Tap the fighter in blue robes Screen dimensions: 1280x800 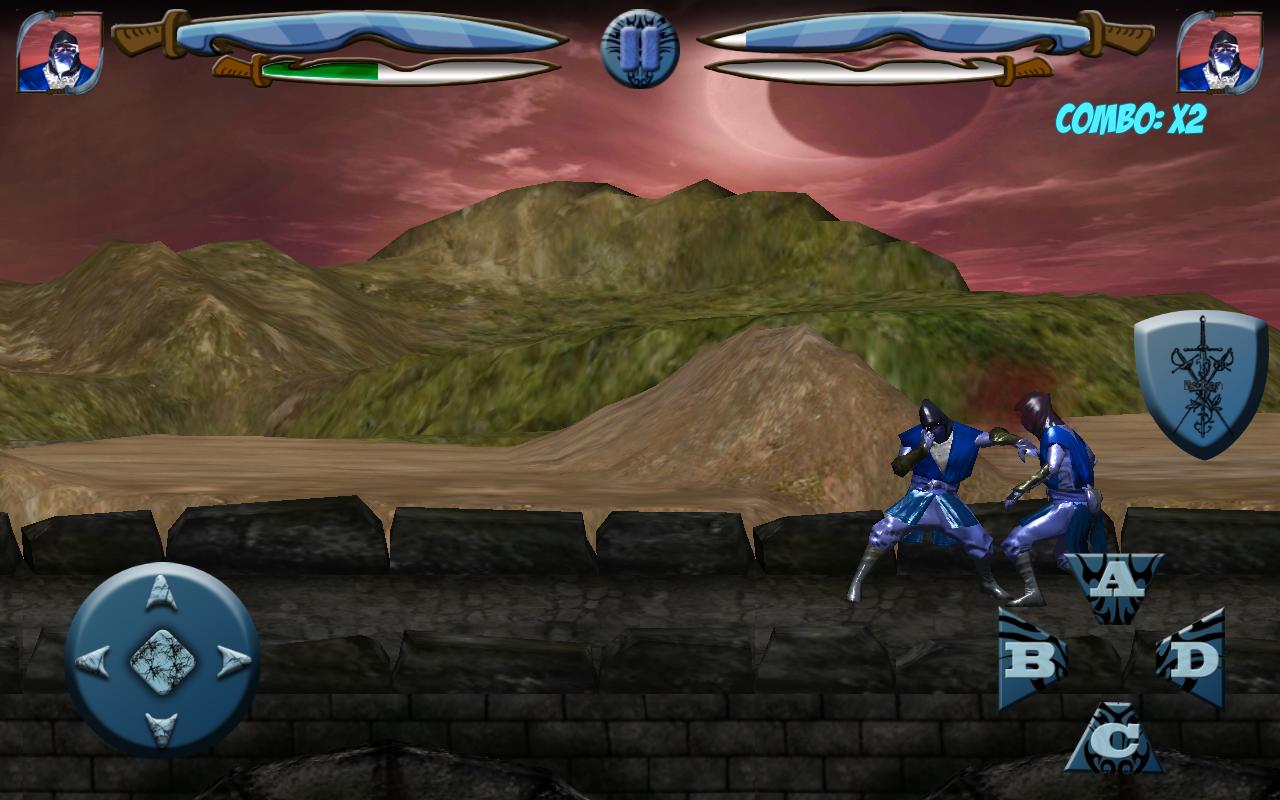(935, 480)
